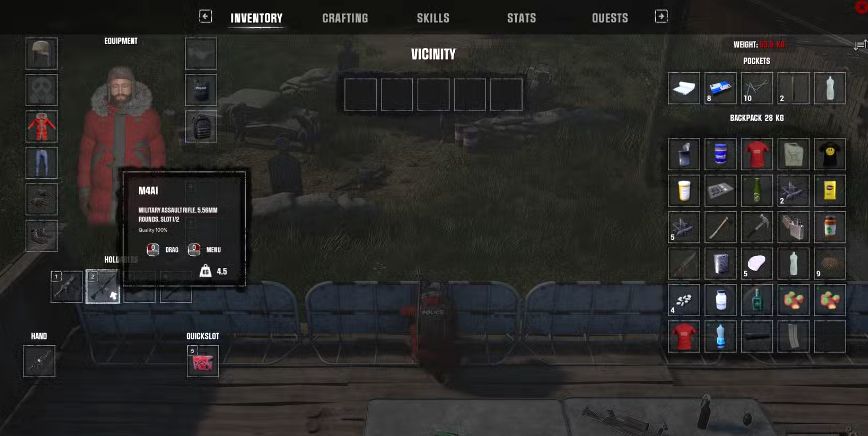Select the blue jeans equipment slot
Viewport: 868px width, 436px height.
click(42, 163)
